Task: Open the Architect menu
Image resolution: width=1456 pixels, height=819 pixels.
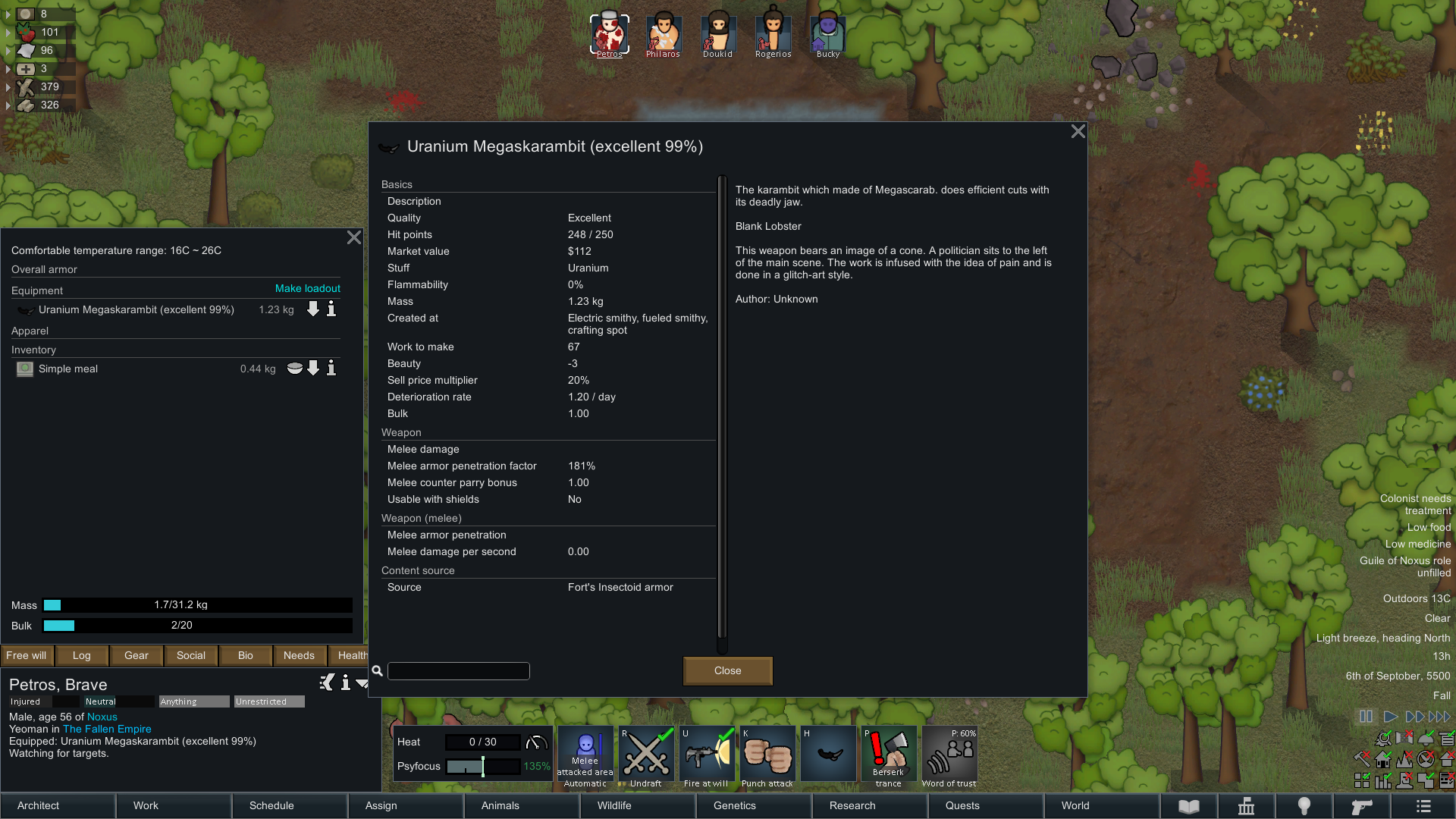Action: [x=58, y=805]
